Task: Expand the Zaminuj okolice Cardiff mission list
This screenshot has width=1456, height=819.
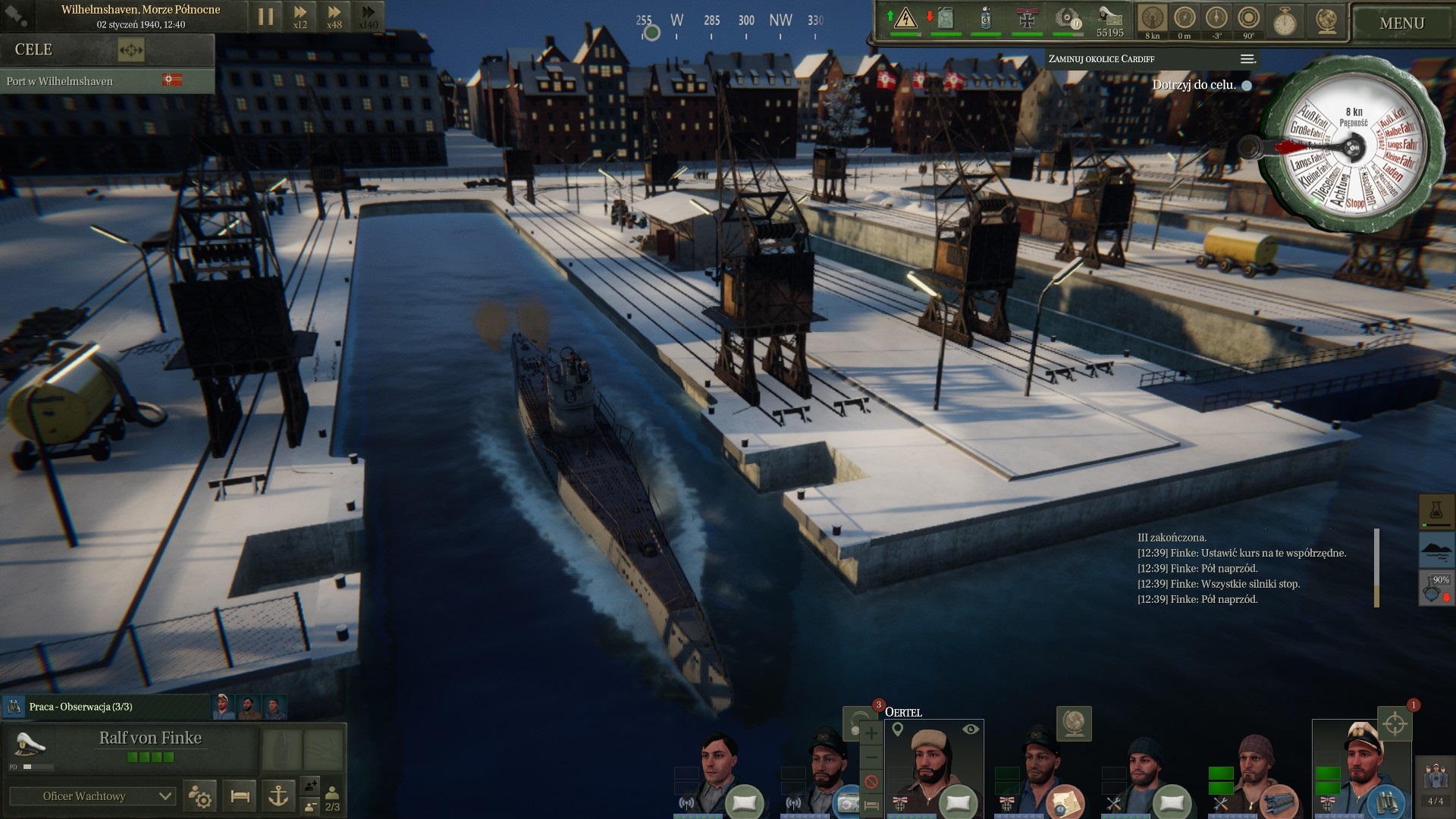Action: coord(1247,59)
